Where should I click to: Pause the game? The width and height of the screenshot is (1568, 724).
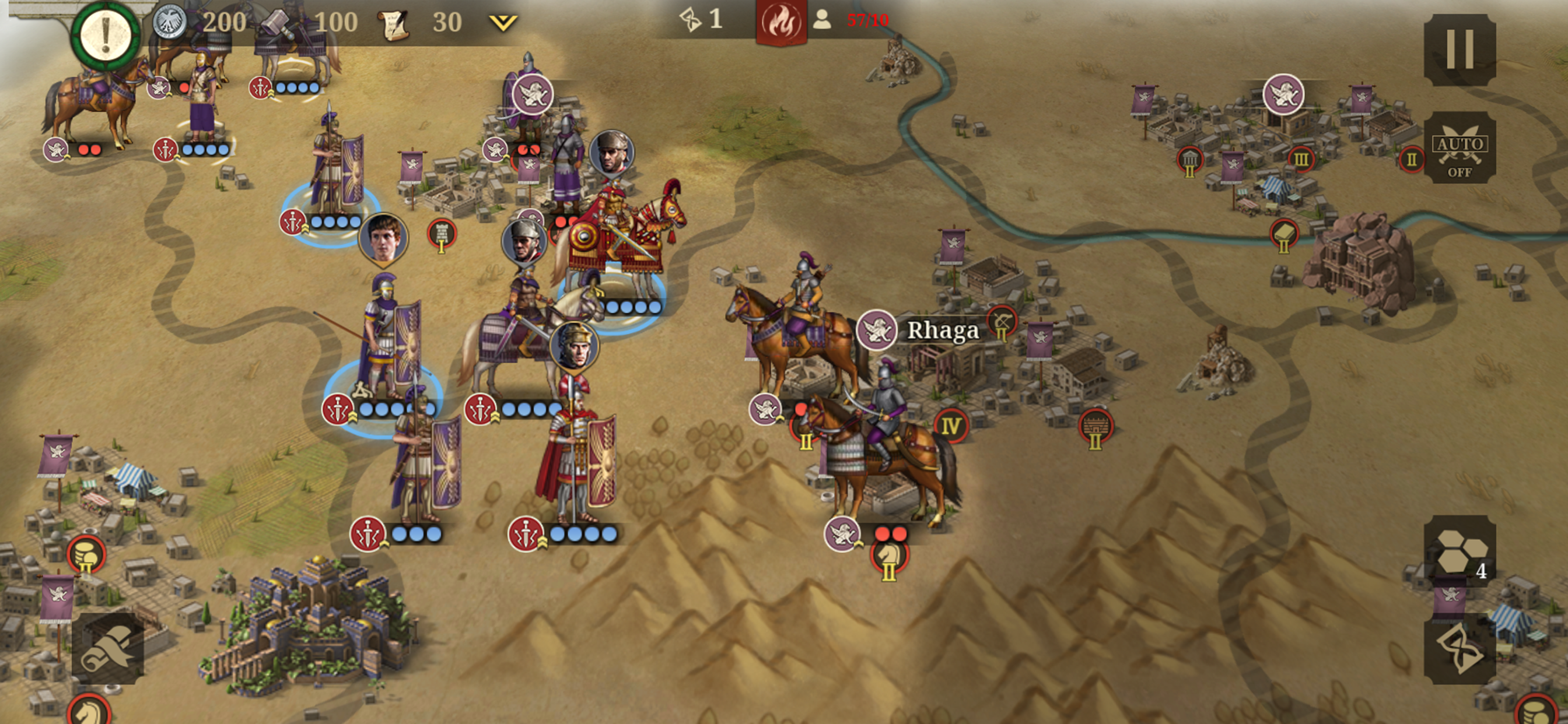[x=1459, y=50]
